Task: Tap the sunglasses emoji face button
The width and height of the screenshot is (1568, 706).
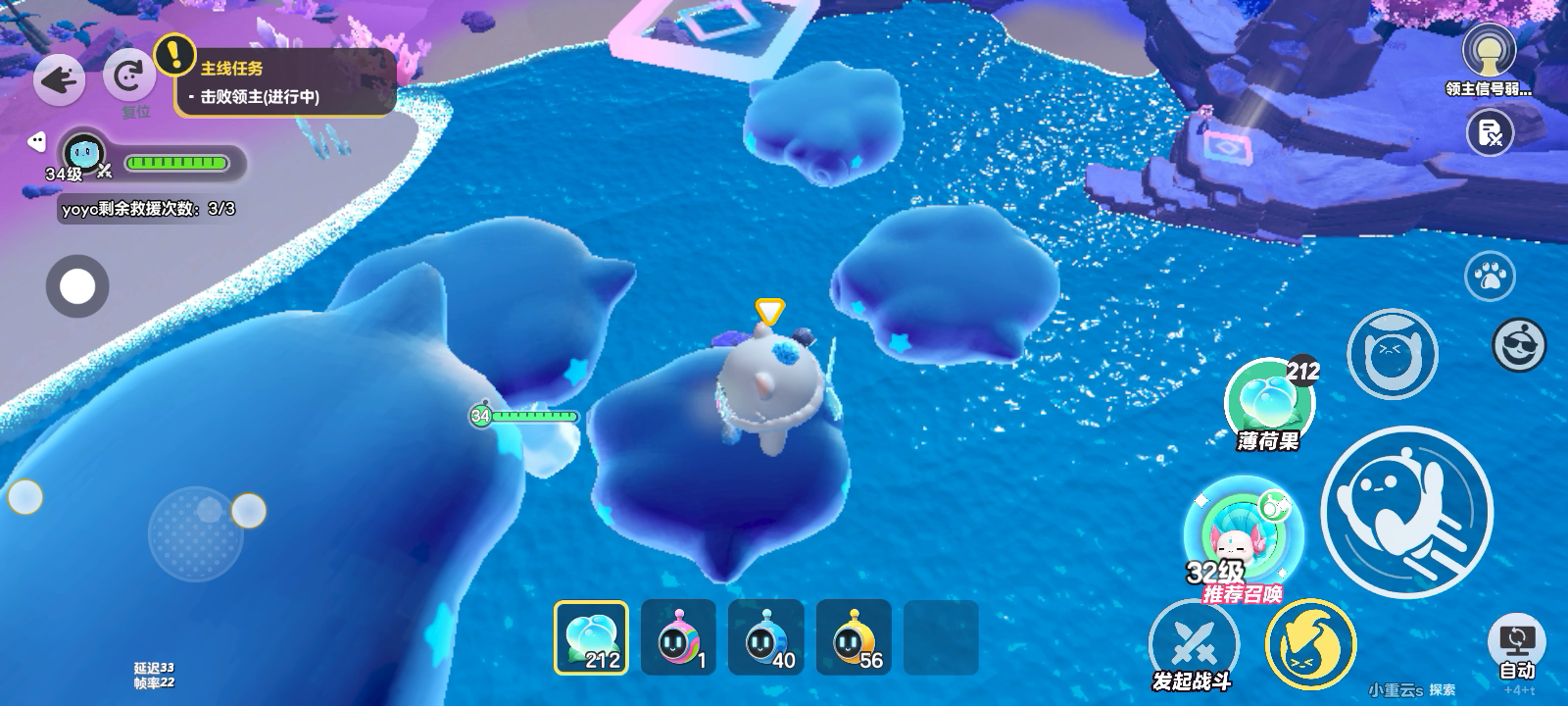Action: pyautogui.click(x=1518, y=345)
